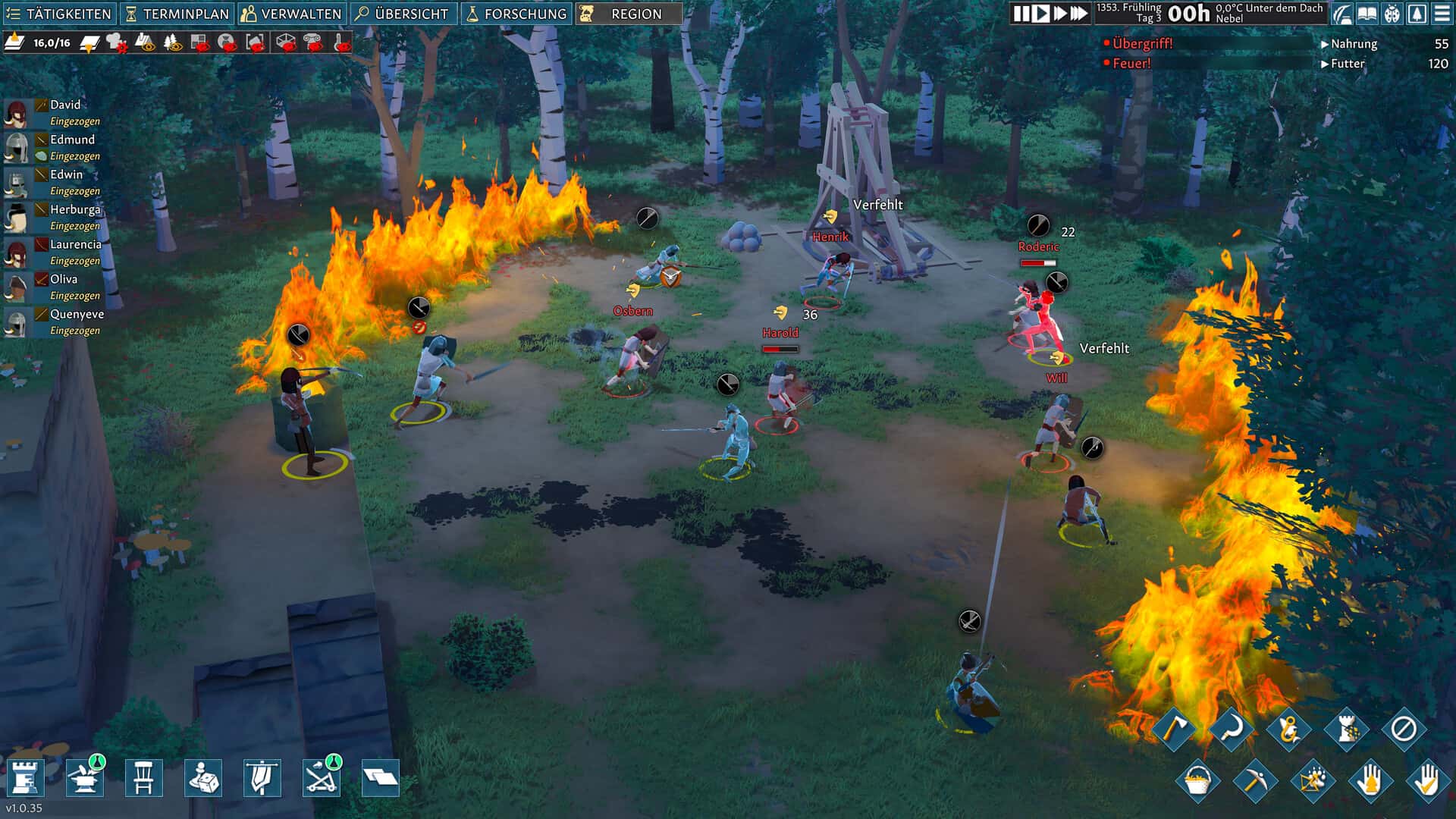Viewport: 1456px width, 819px height.
Task: Open the anvil production build category
Action: coord(84,778)
